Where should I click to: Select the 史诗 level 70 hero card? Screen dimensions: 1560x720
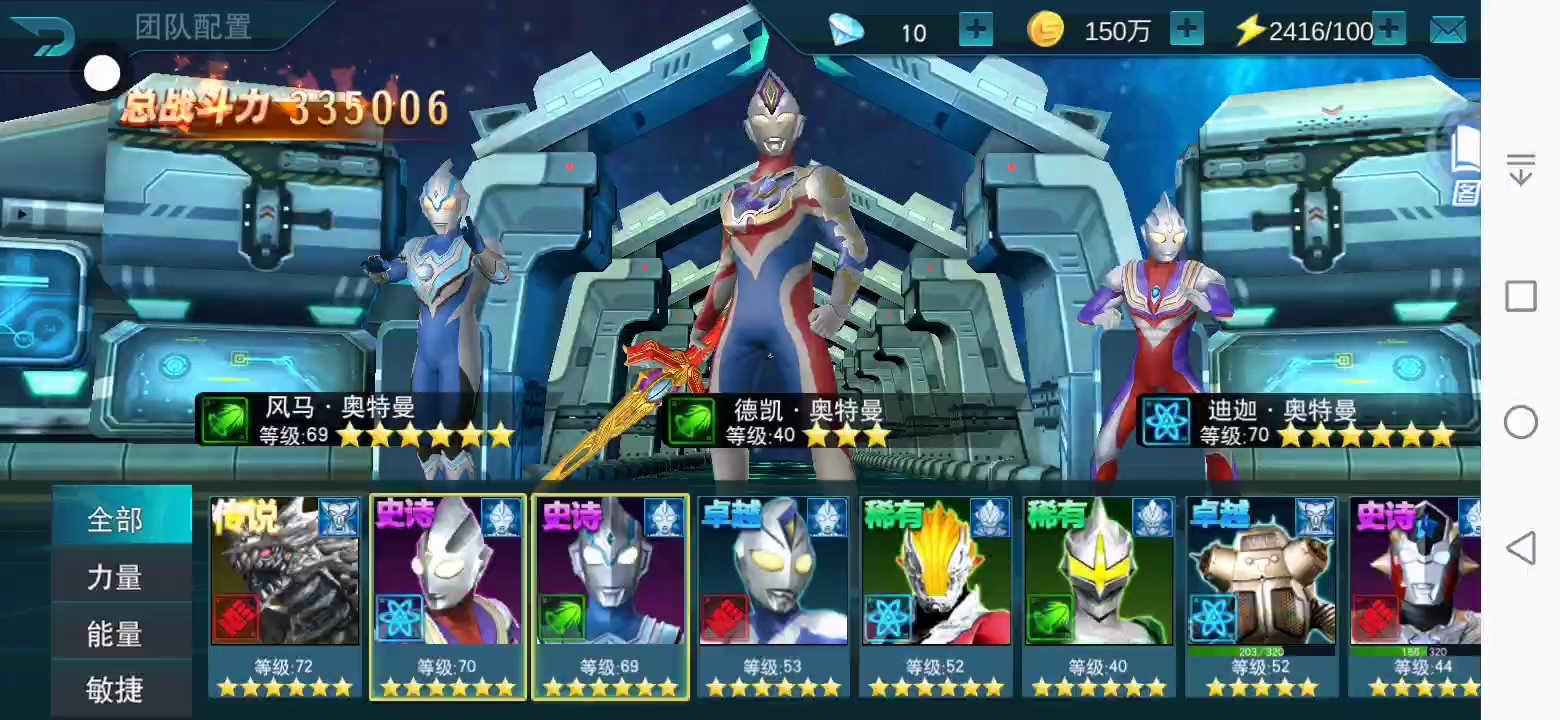tap(448, 595)
